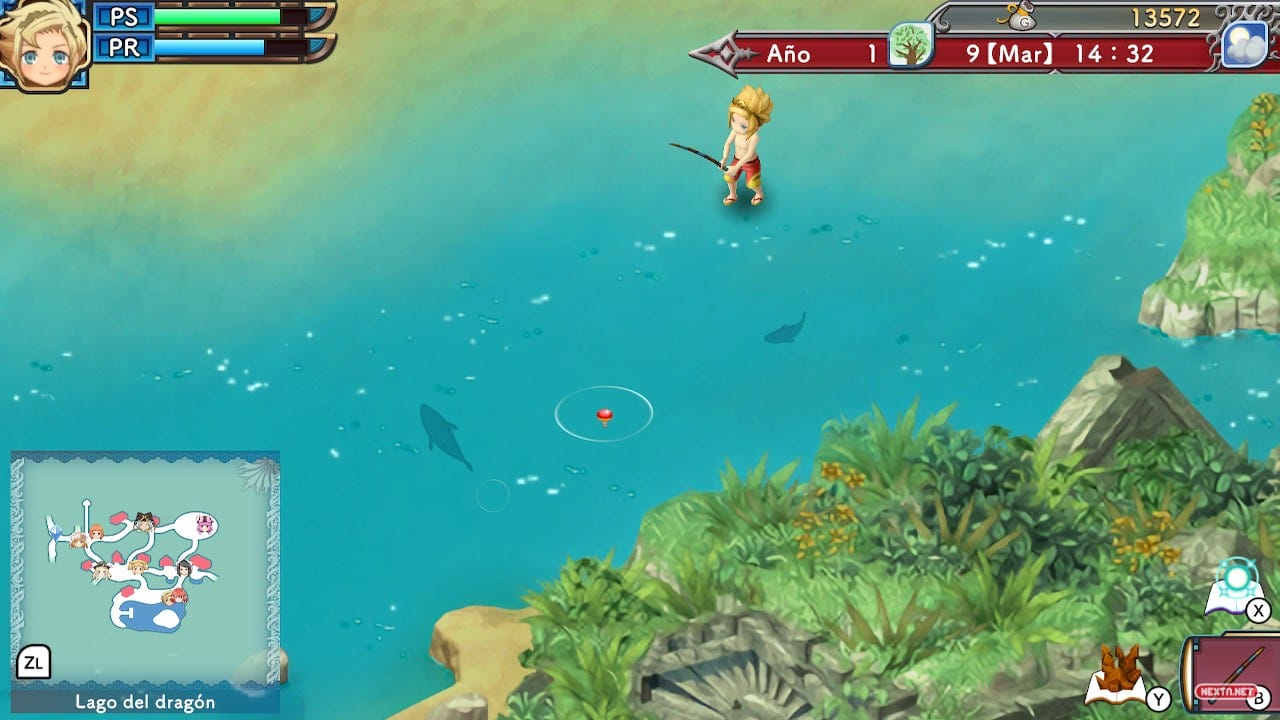This screenshot has height=720, width=1280.
Task: Select the spring season tree icon
Action: coord(911,46)
